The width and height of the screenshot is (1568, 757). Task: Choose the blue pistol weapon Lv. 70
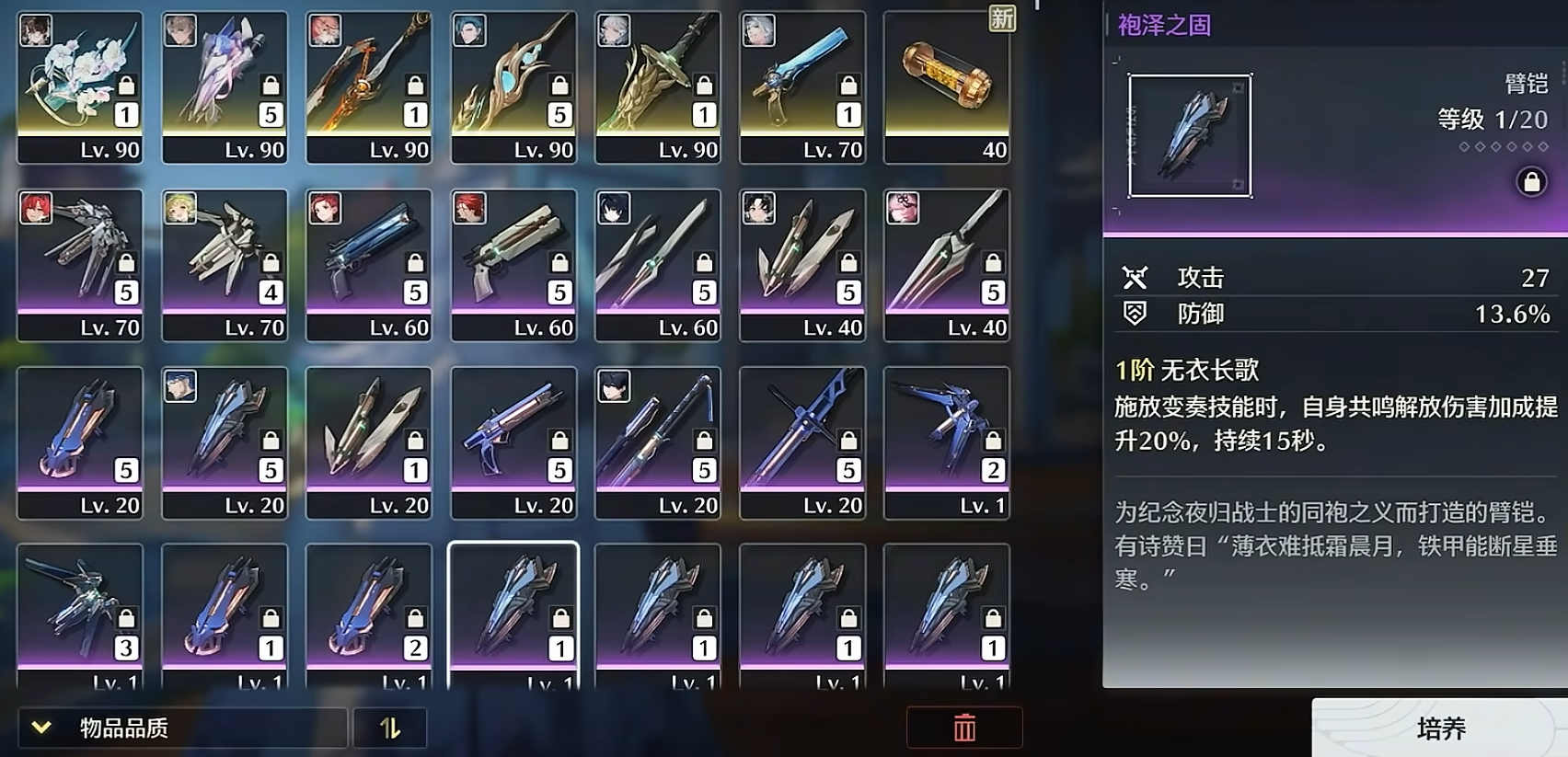click(802, 87)
